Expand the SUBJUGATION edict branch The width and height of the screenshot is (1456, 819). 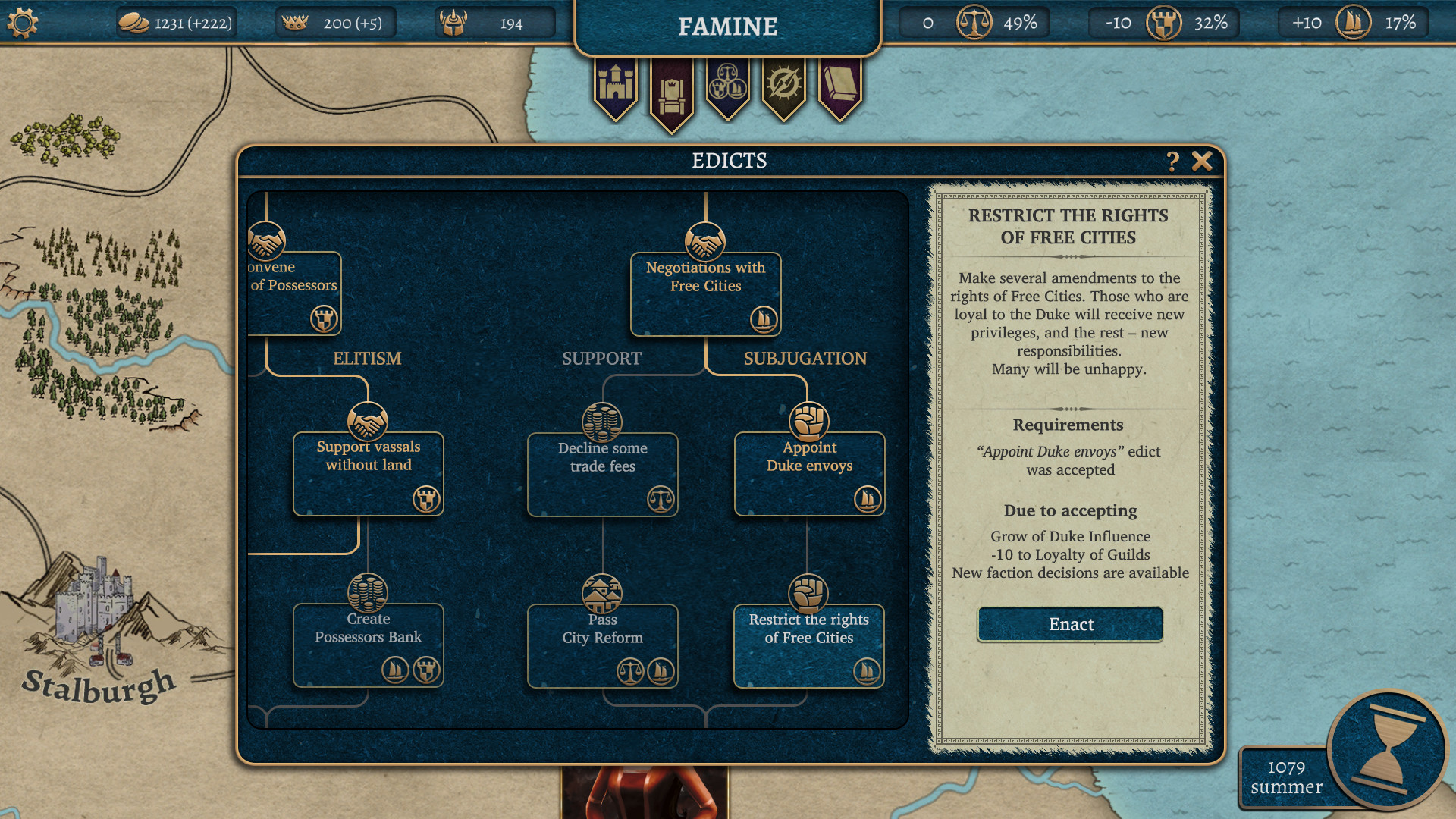pyautogui.click(x=805, y=359)
